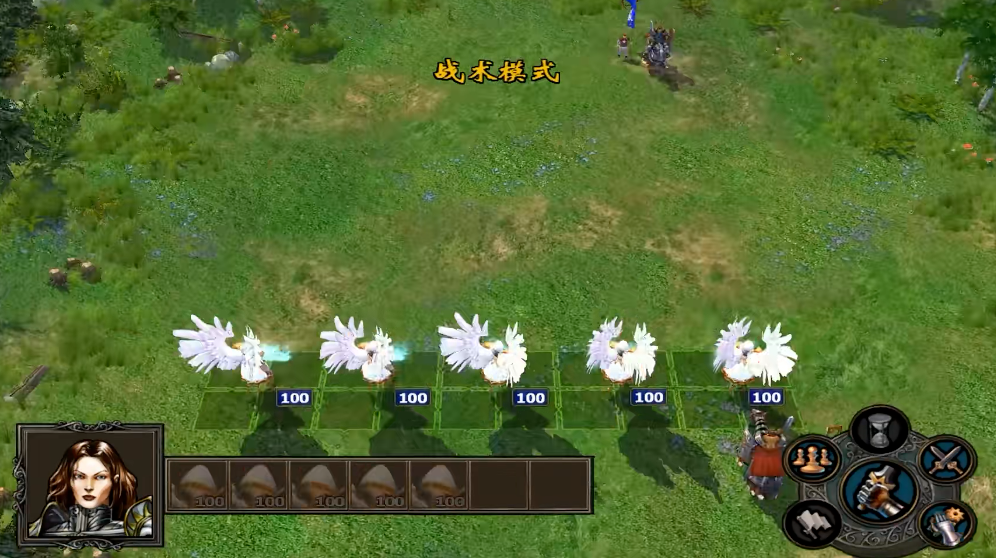Click the chess pawns formation icon

[811, 459]
